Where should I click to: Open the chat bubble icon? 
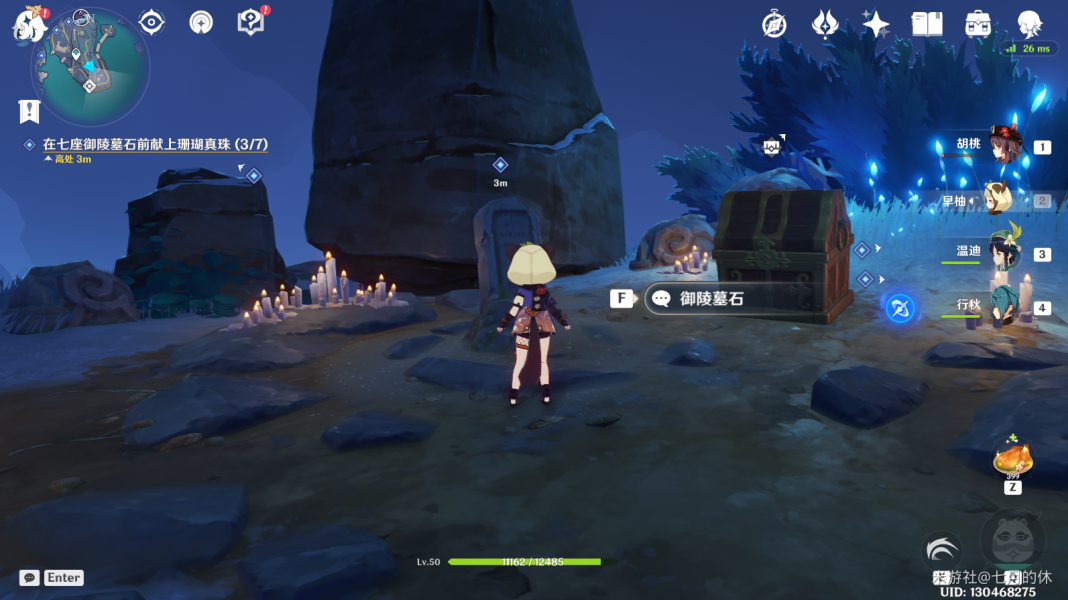[x=29, y=577]
